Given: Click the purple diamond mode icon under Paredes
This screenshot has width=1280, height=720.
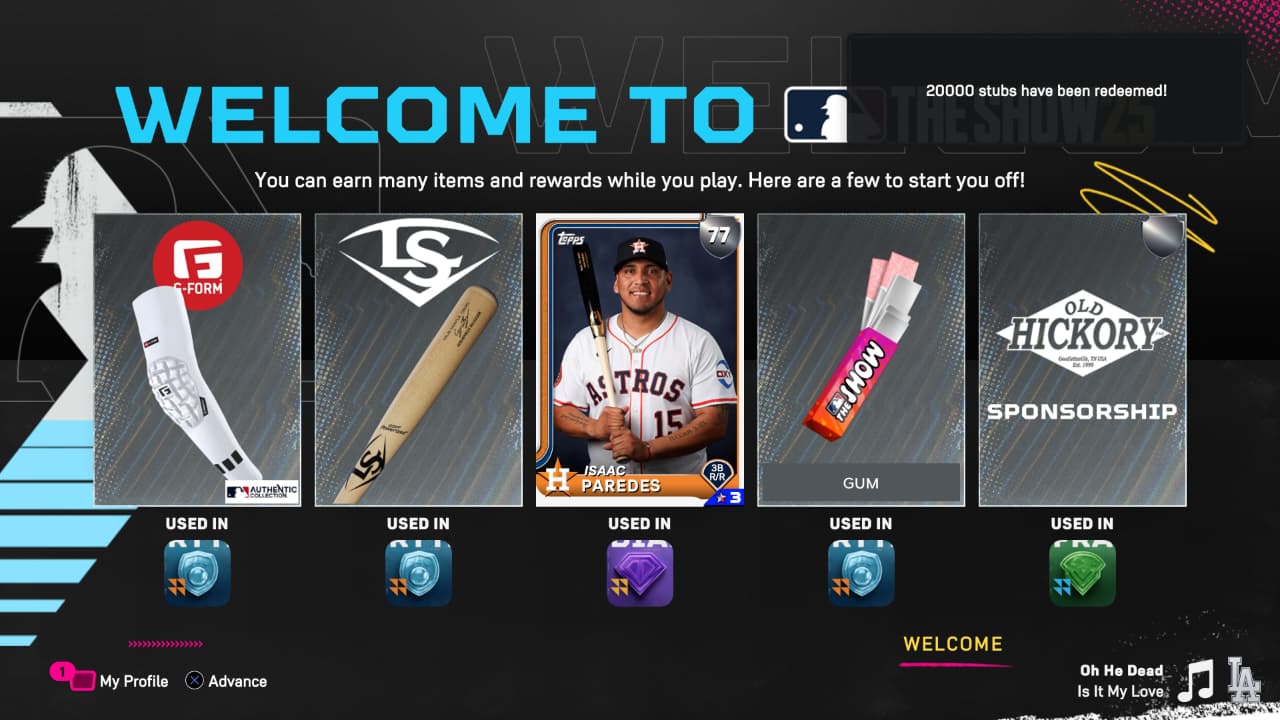Looking at the screenshot, I should pyautogui.click(x=640, y=574).
